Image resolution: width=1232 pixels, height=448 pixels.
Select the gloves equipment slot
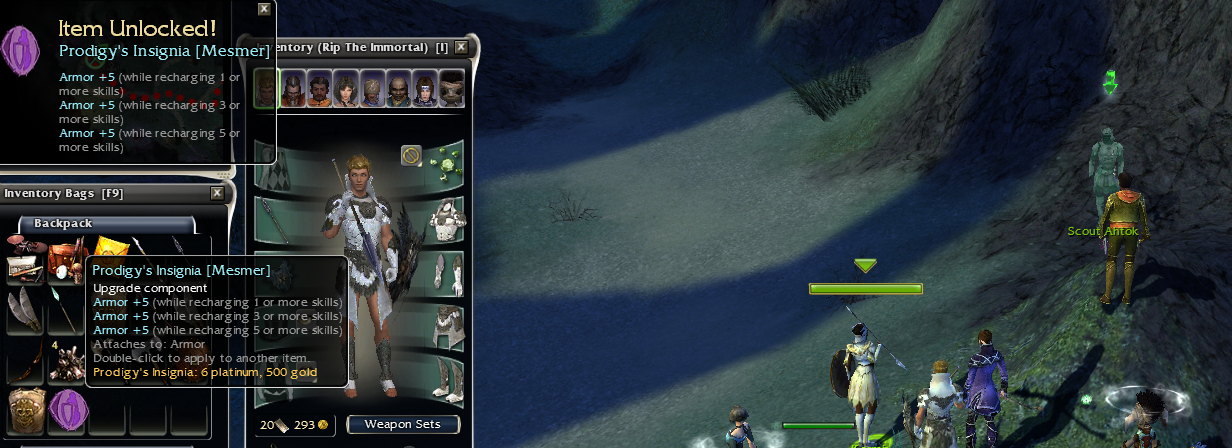pos(446,271)
